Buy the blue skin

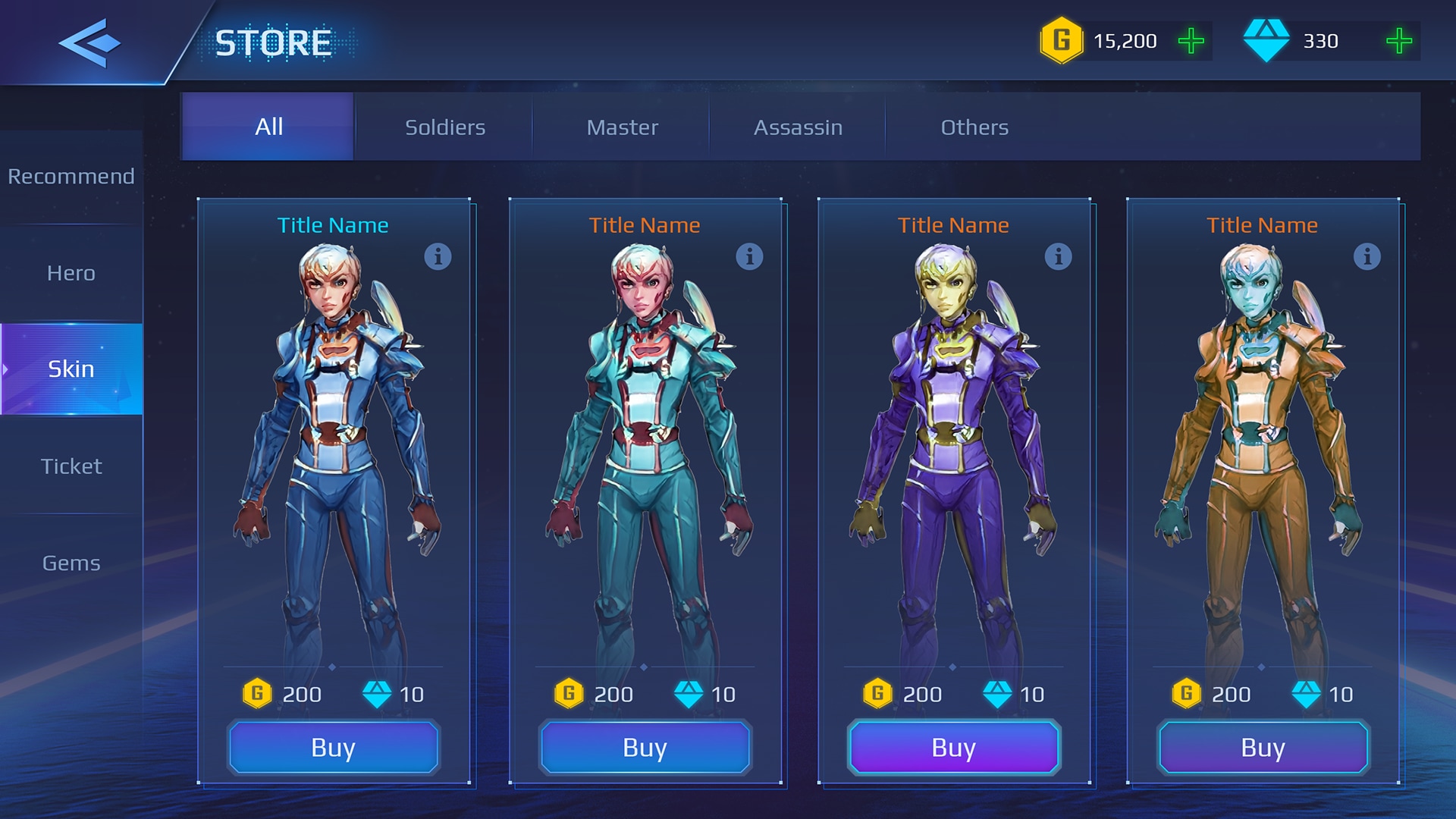(333, 748)
